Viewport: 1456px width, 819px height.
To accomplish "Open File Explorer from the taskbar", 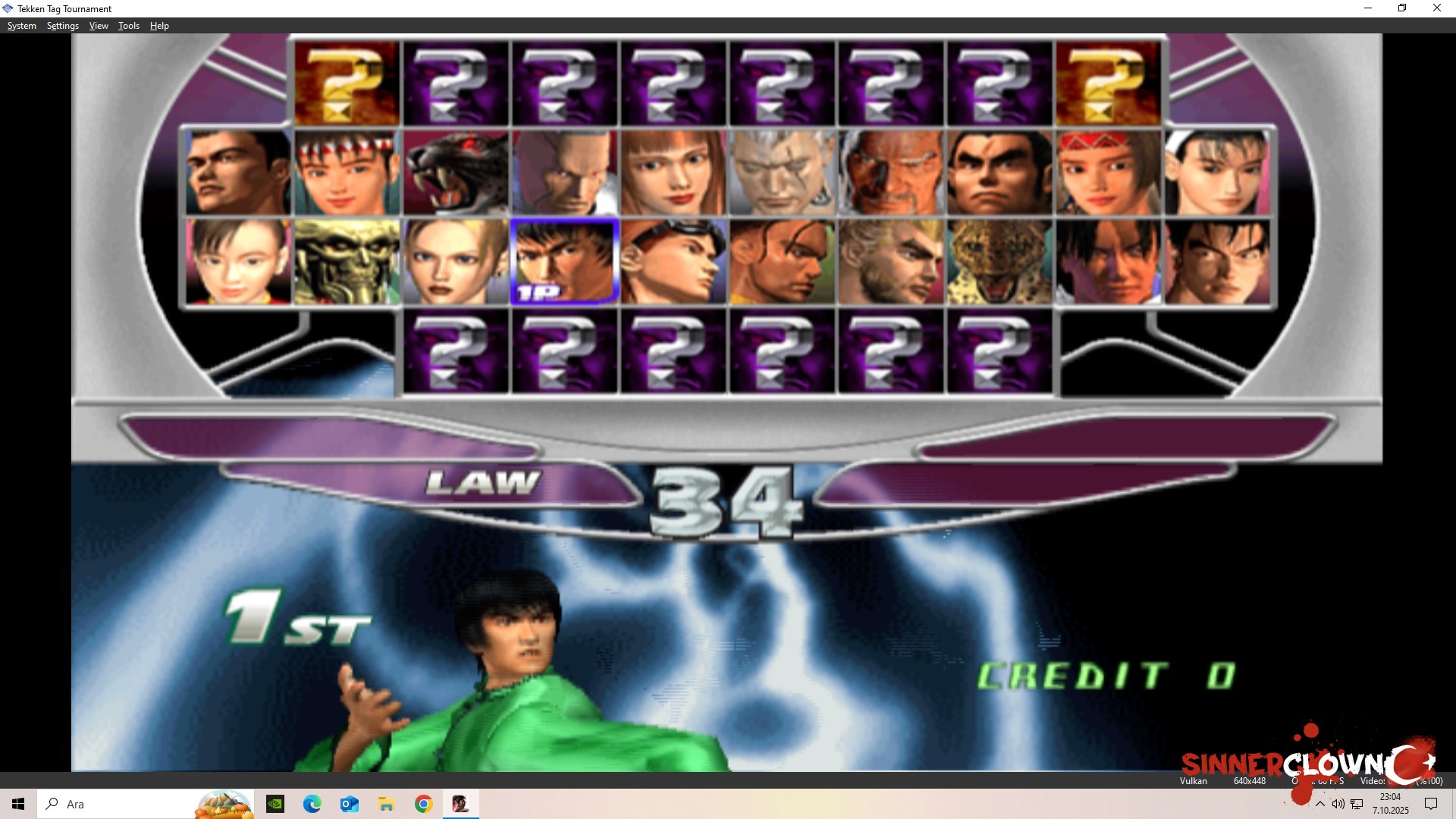I will point(387,803).
